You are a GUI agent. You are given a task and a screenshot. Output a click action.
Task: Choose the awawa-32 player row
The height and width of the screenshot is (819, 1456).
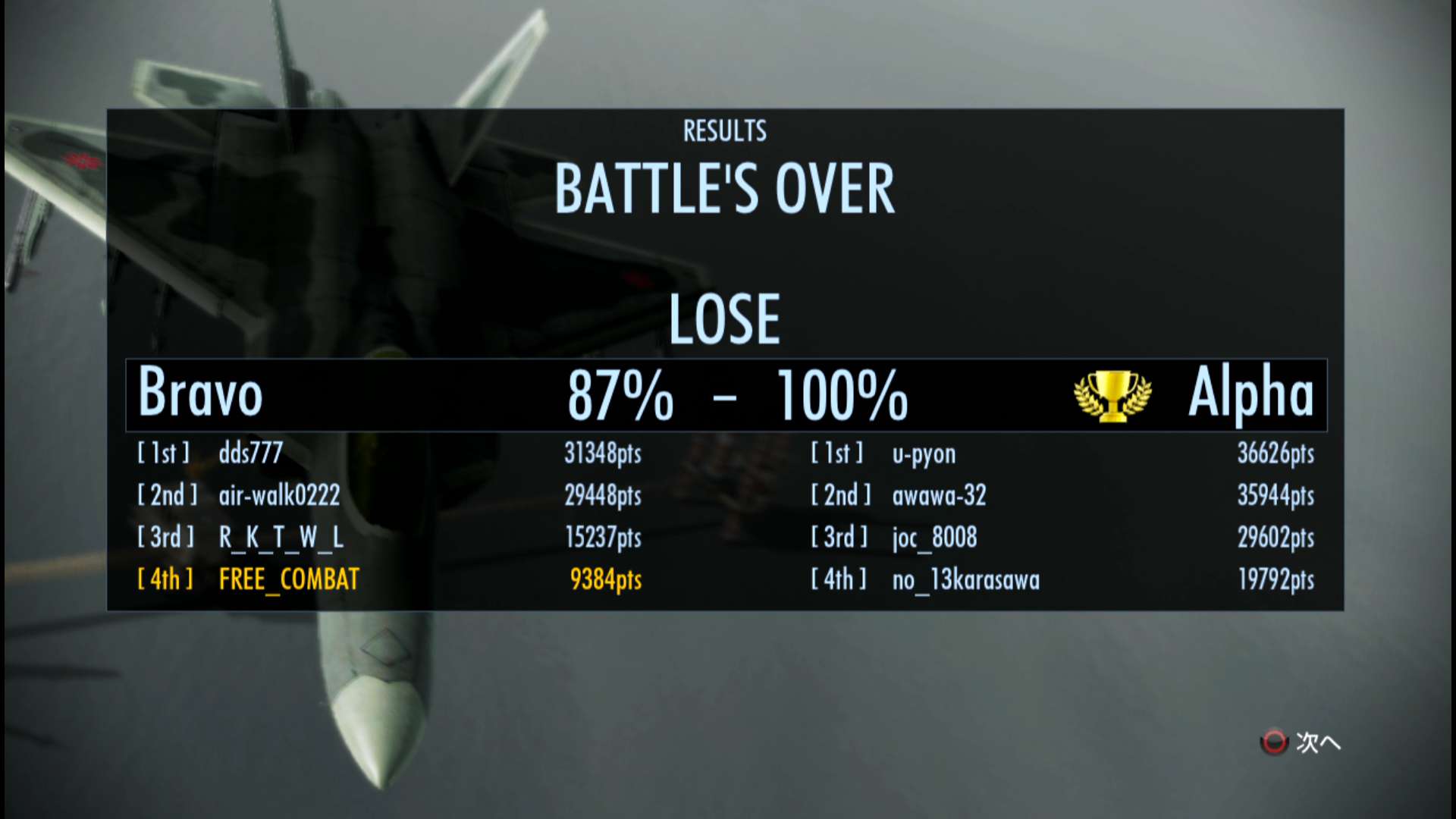[x=939, y=496]
